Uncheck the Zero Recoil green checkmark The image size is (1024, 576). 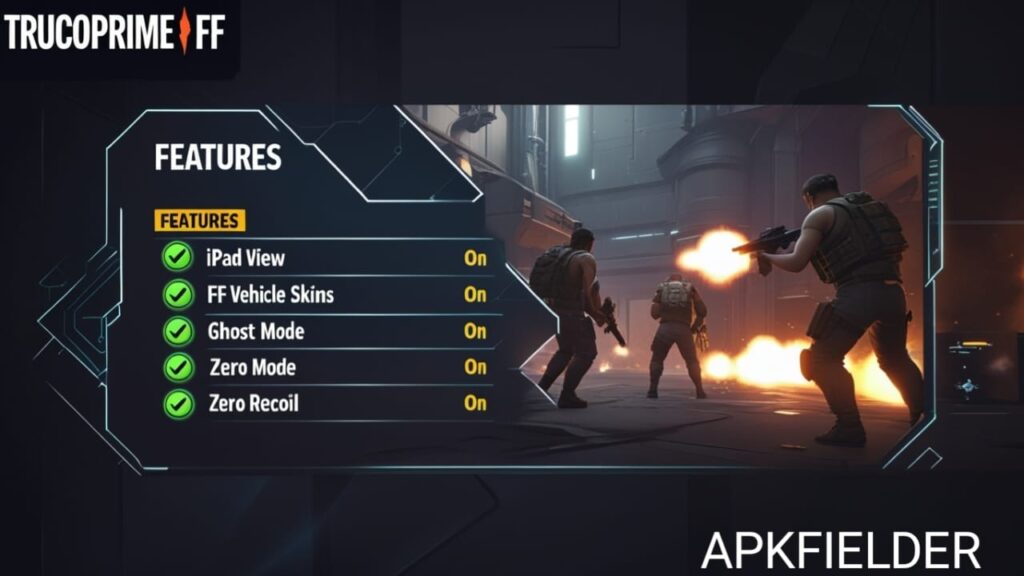[177, 403]
